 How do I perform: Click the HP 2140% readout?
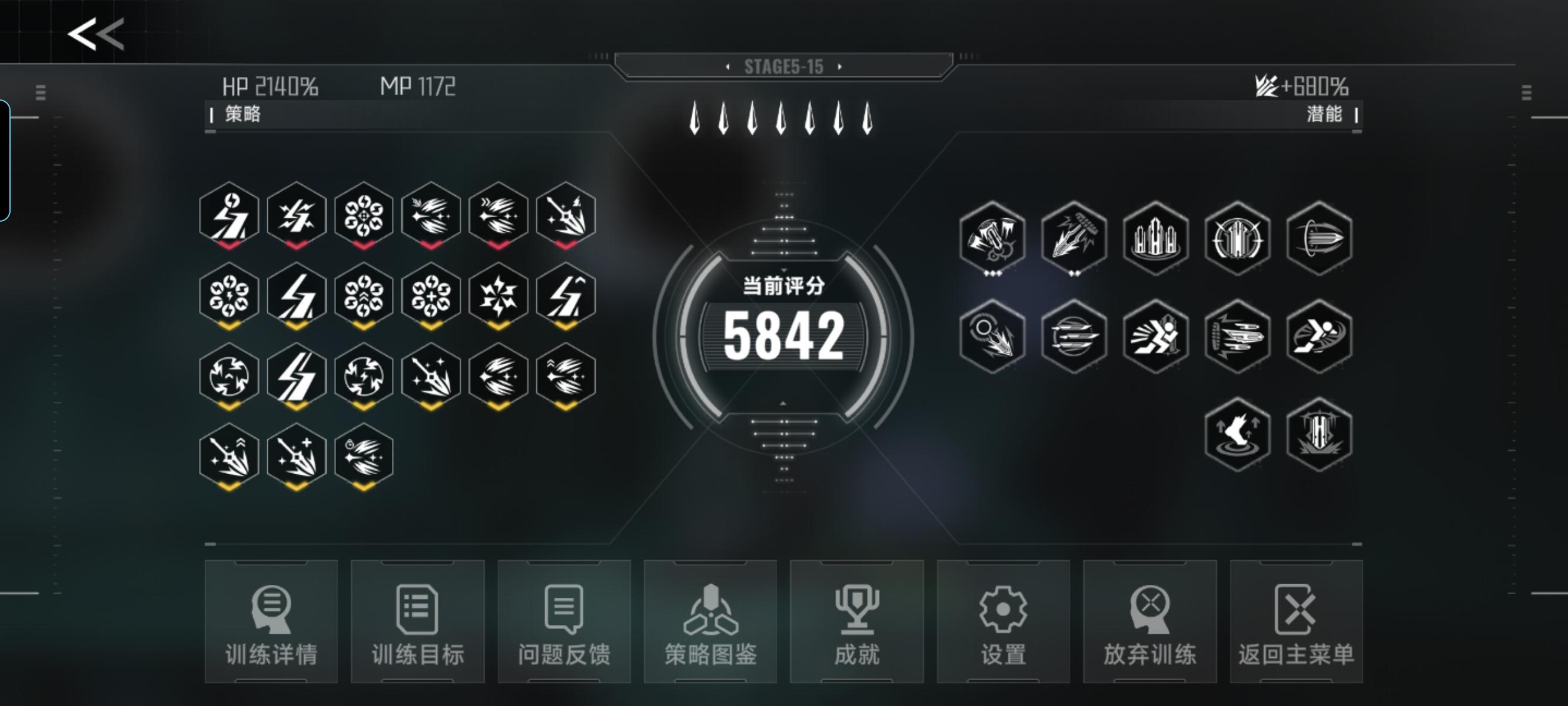[271, 86]
